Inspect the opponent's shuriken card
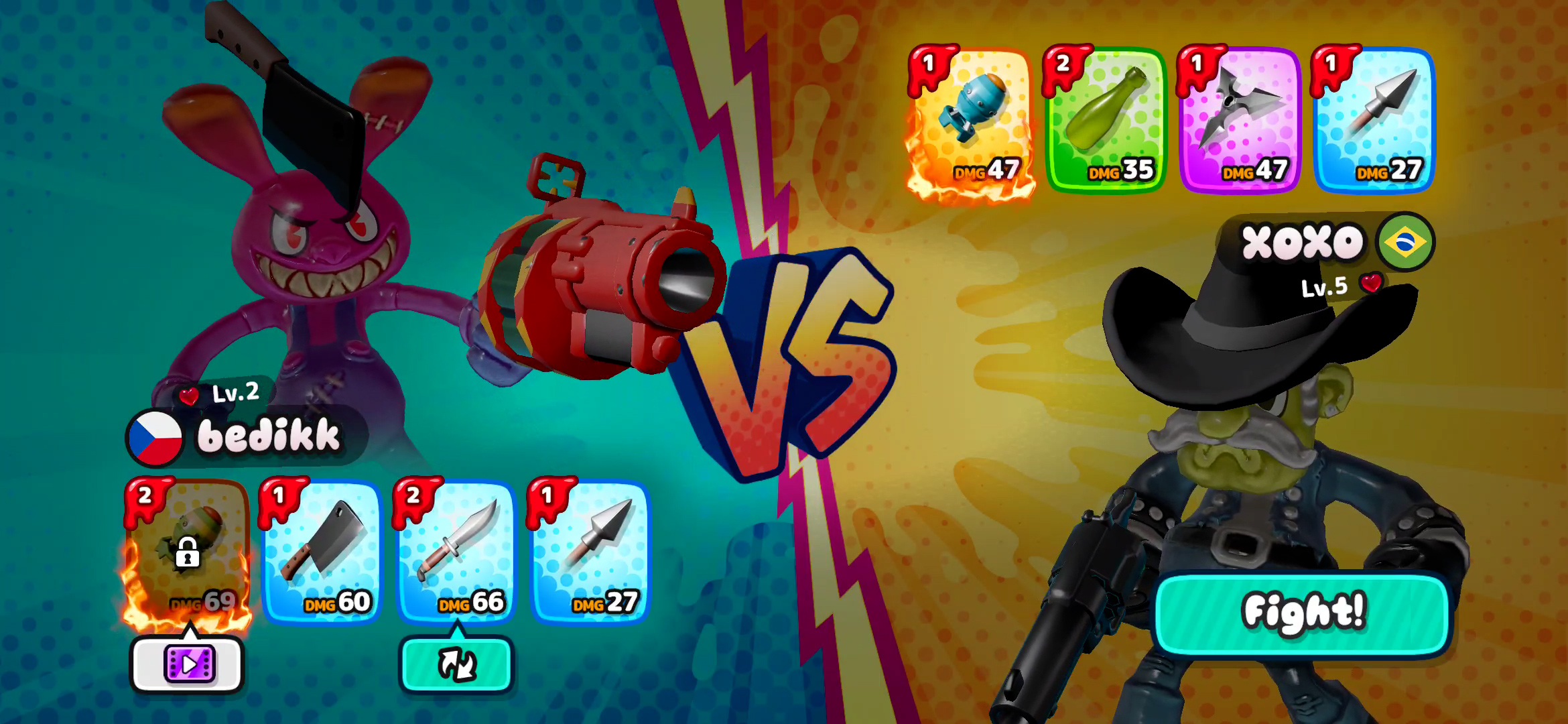Screen dimensions: 1568x724 [x=1240, y=121]
